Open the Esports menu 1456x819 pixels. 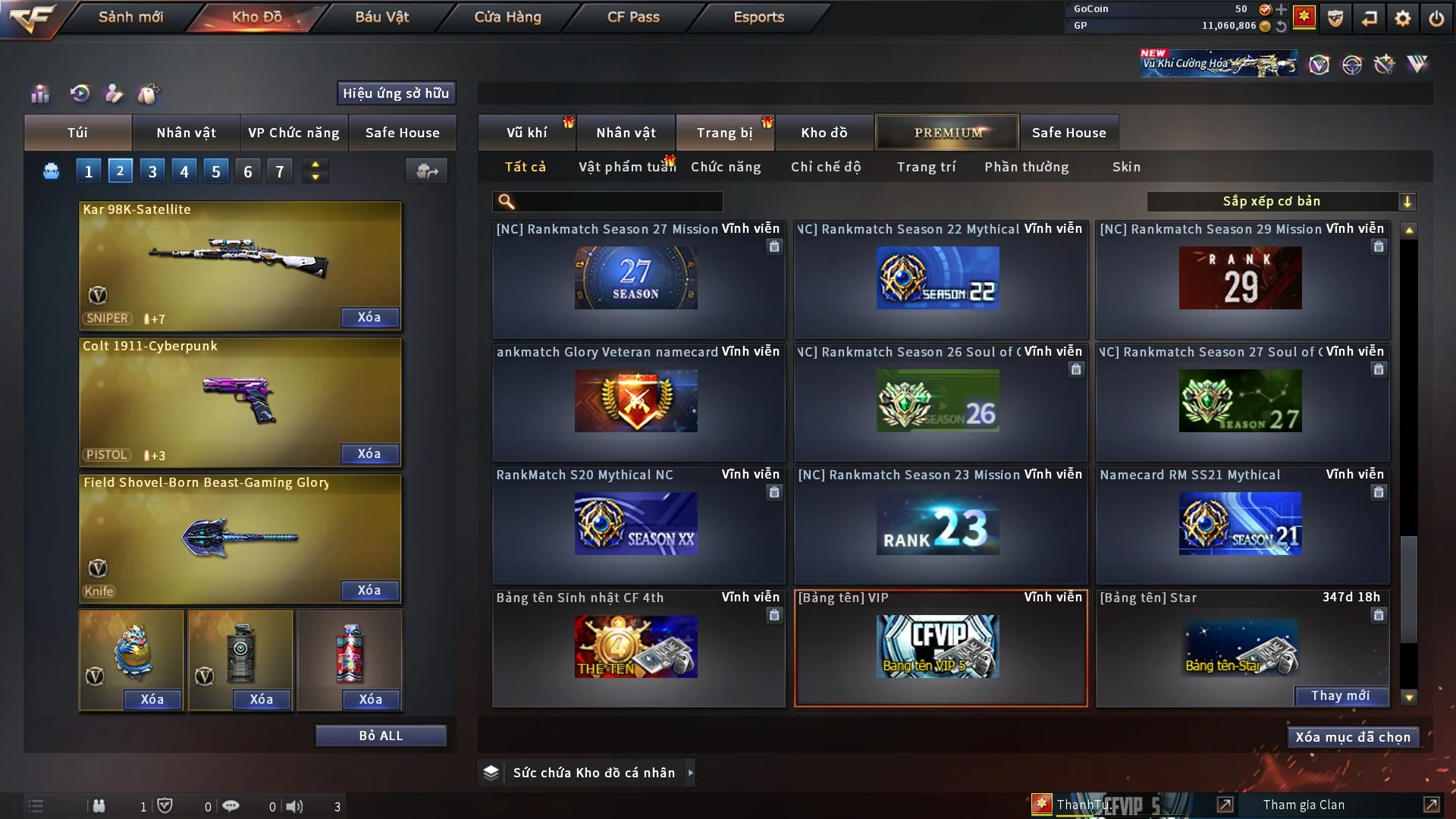[758, 17]
